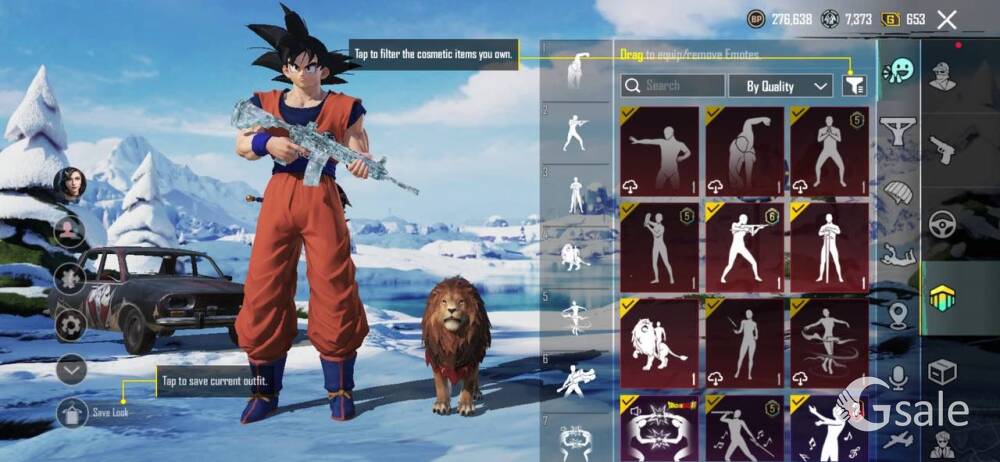Click the emote search field

673,86
